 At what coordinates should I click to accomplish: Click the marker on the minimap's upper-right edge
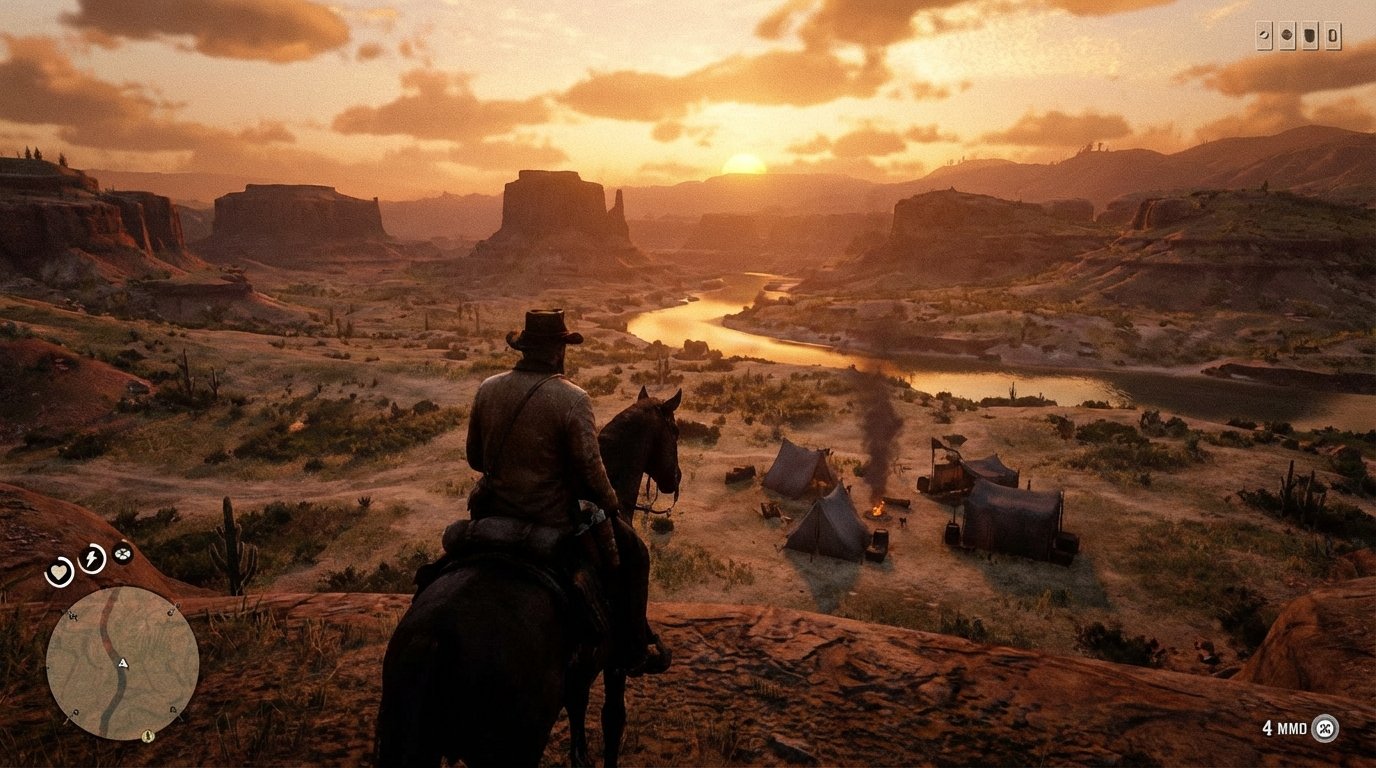[171, 610]
